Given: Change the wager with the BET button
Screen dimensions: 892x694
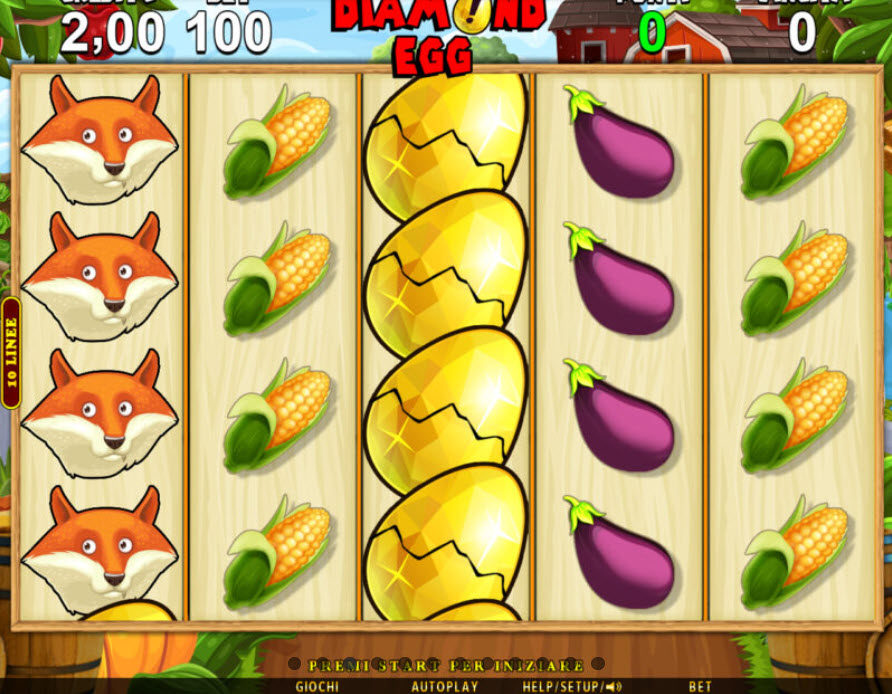Looking at the screenshot, I should (700, 687).
